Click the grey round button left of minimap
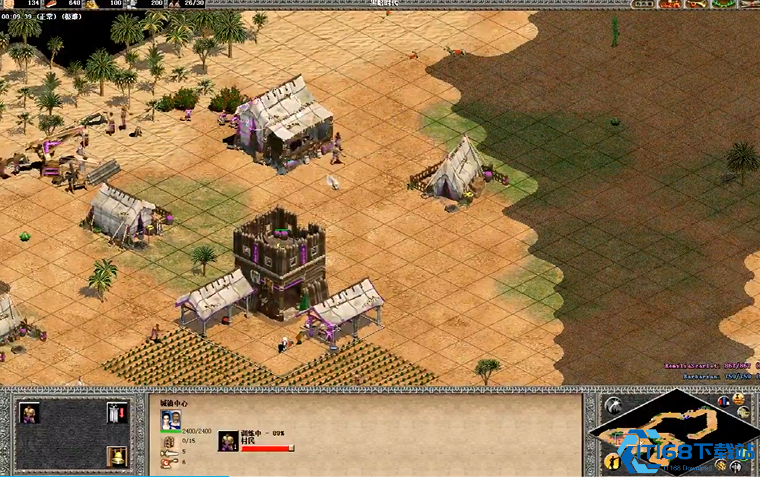Screen dimensions: 760x477 612,406
